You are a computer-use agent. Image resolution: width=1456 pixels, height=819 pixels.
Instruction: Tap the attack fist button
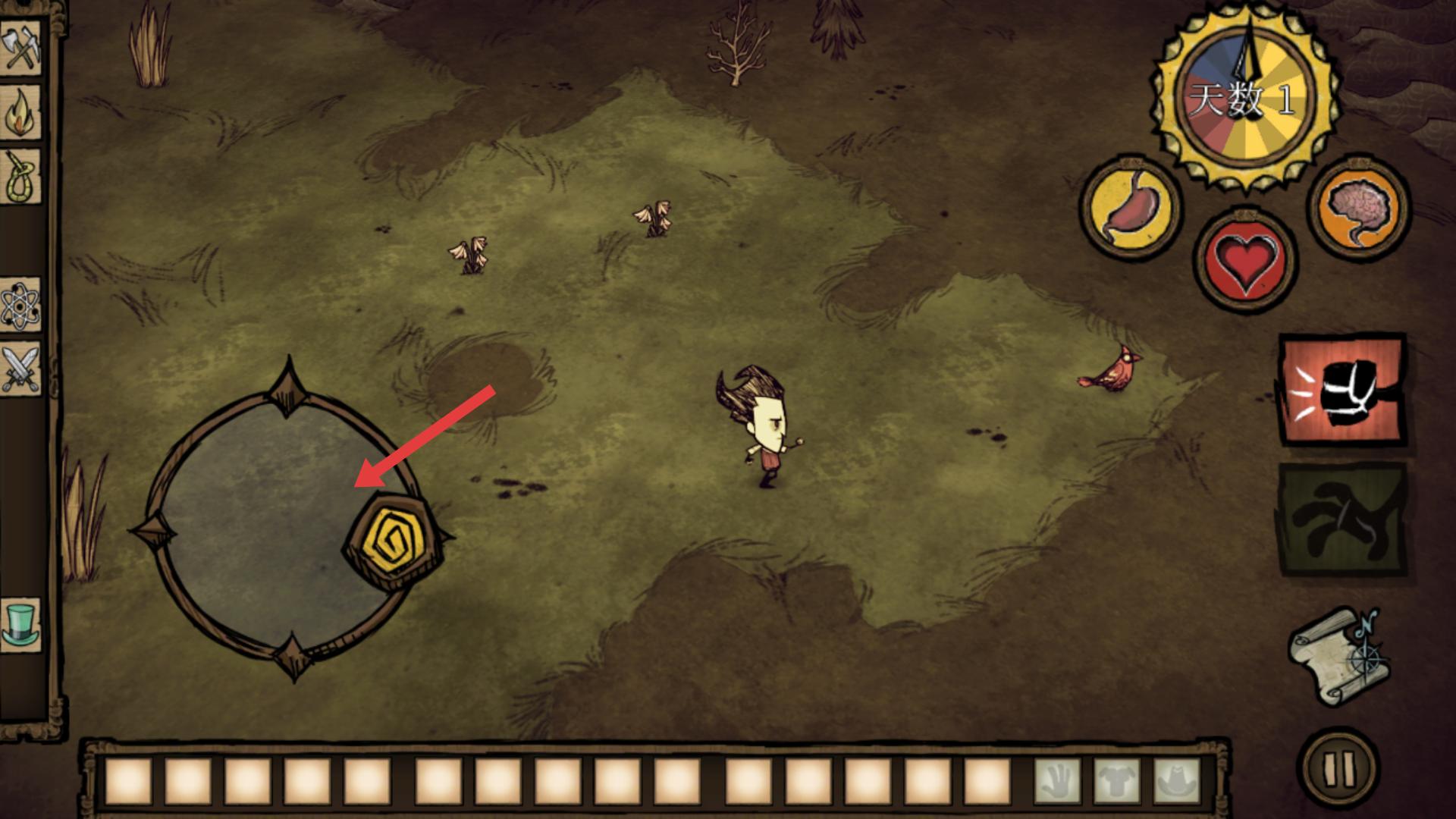(x=1341, y=390)
